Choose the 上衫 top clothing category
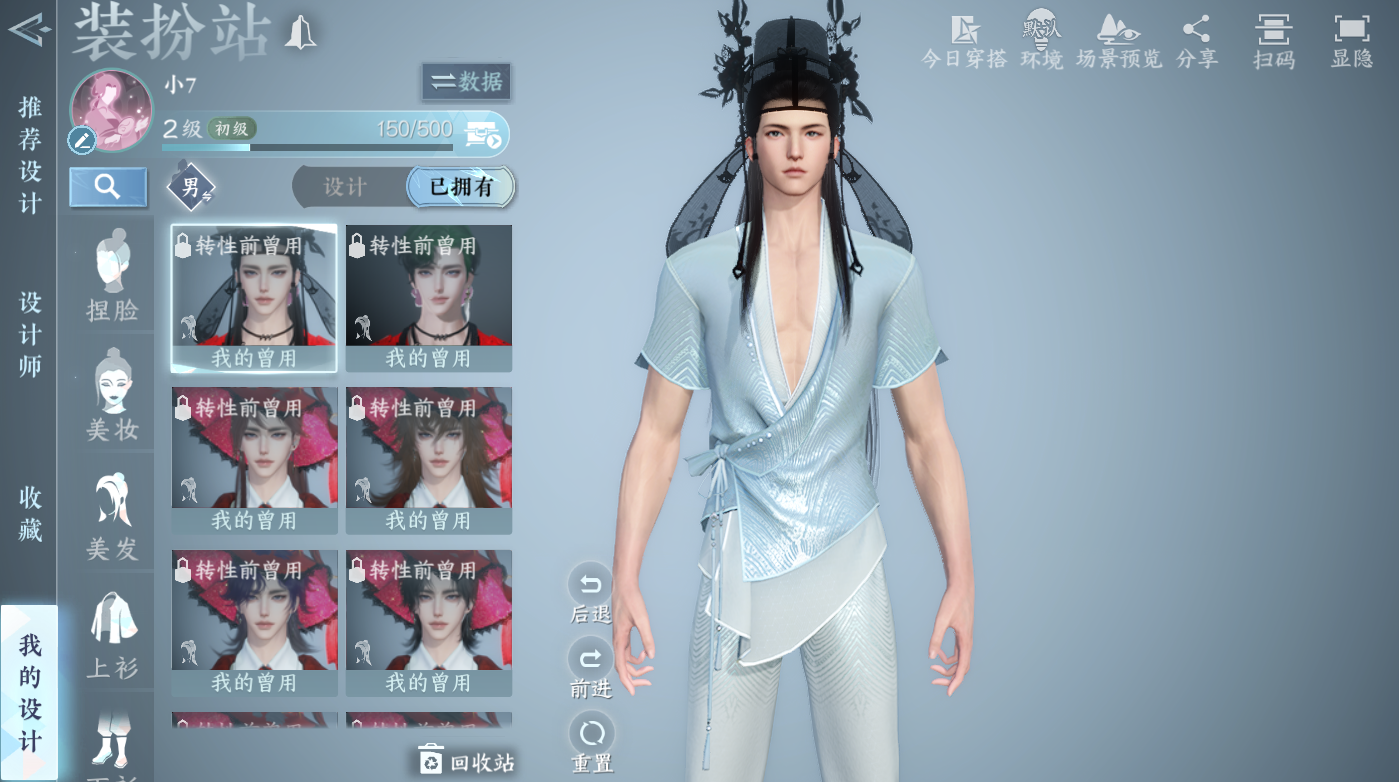Image resolution: width=1399 pixels, height=782 pixels. (112, 635)
